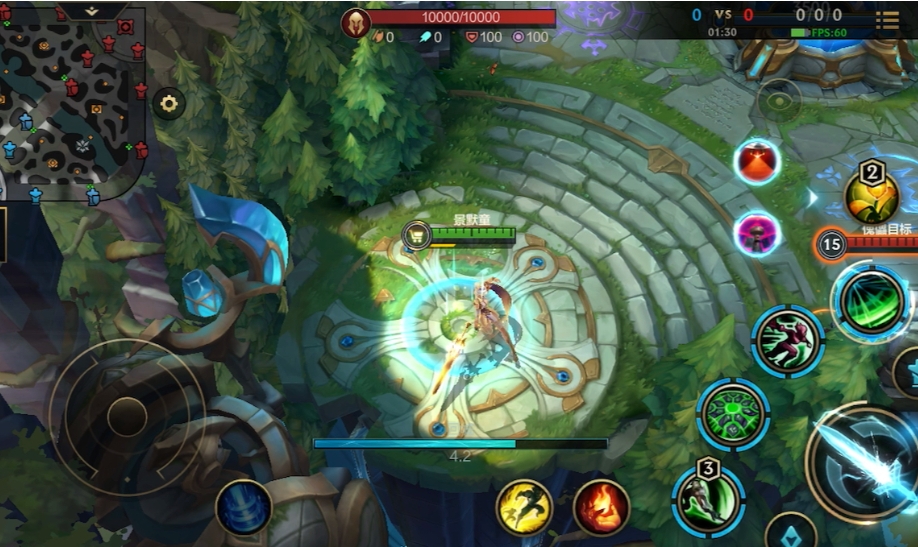Image resolution: width=918 pixels, height=547 pixels.
Task: Use the blue recall button
Action: coord(243,506)
